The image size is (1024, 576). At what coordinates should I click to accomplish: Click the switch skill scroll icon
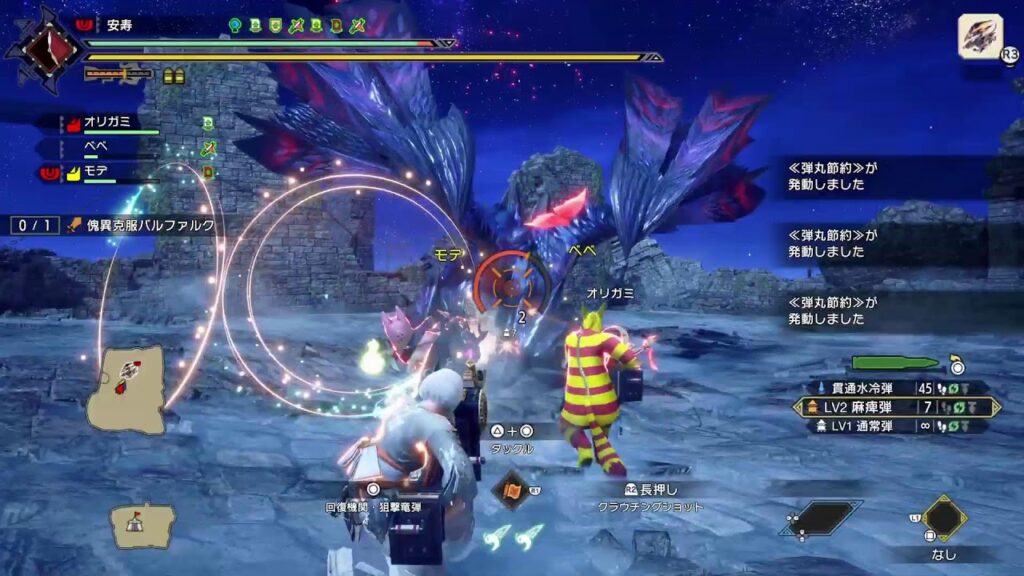pyautogui.click(x=511, y=491)
